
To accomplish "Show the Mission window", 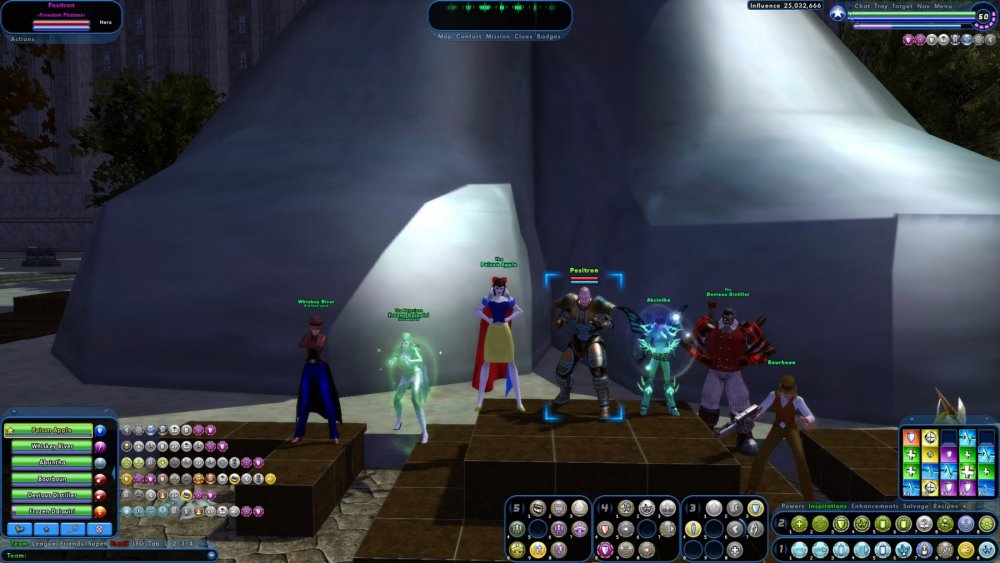I will [498, 36].
